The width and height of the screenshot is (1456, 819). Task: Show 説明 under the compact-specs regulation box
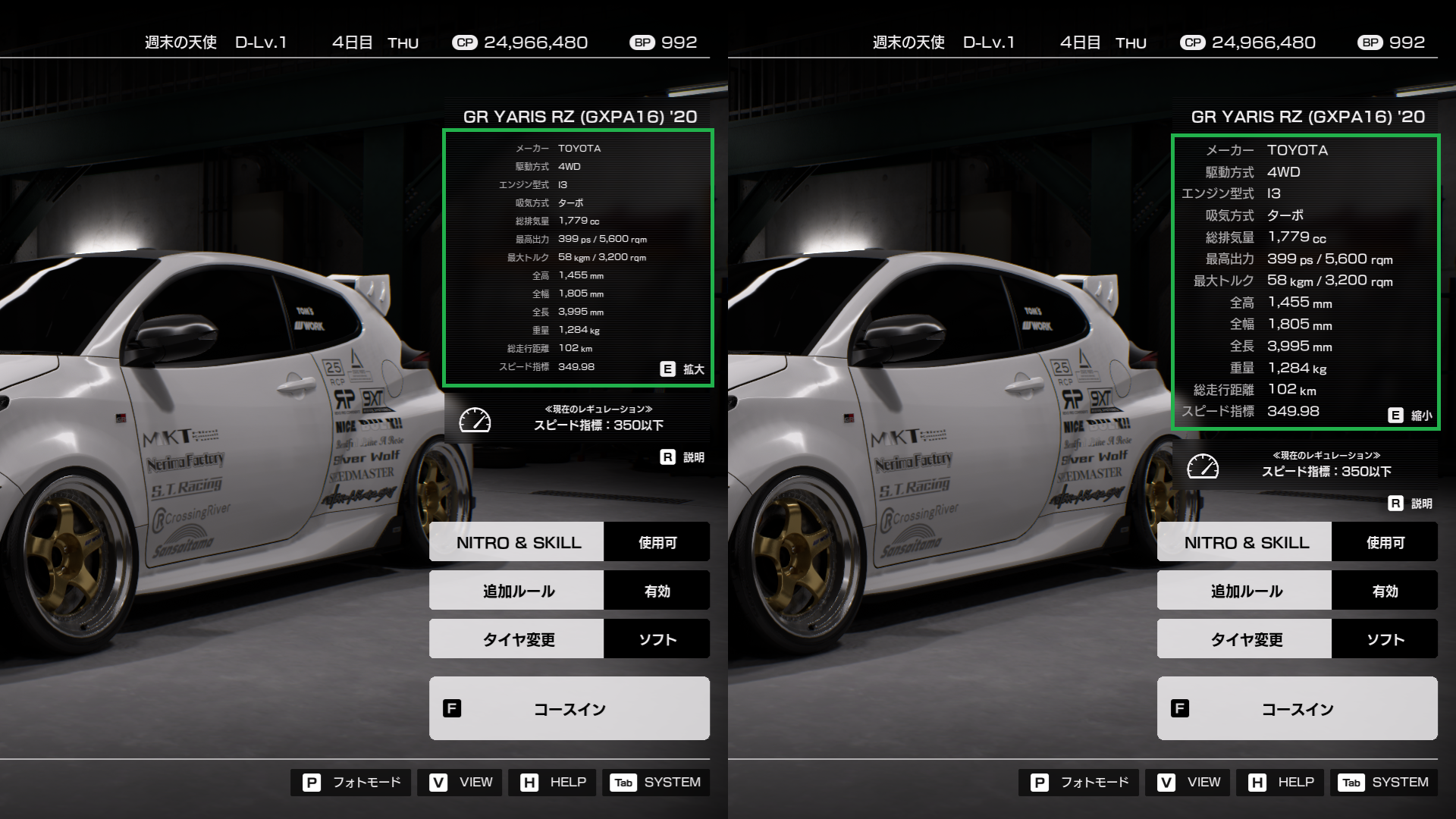pos(682,457)
